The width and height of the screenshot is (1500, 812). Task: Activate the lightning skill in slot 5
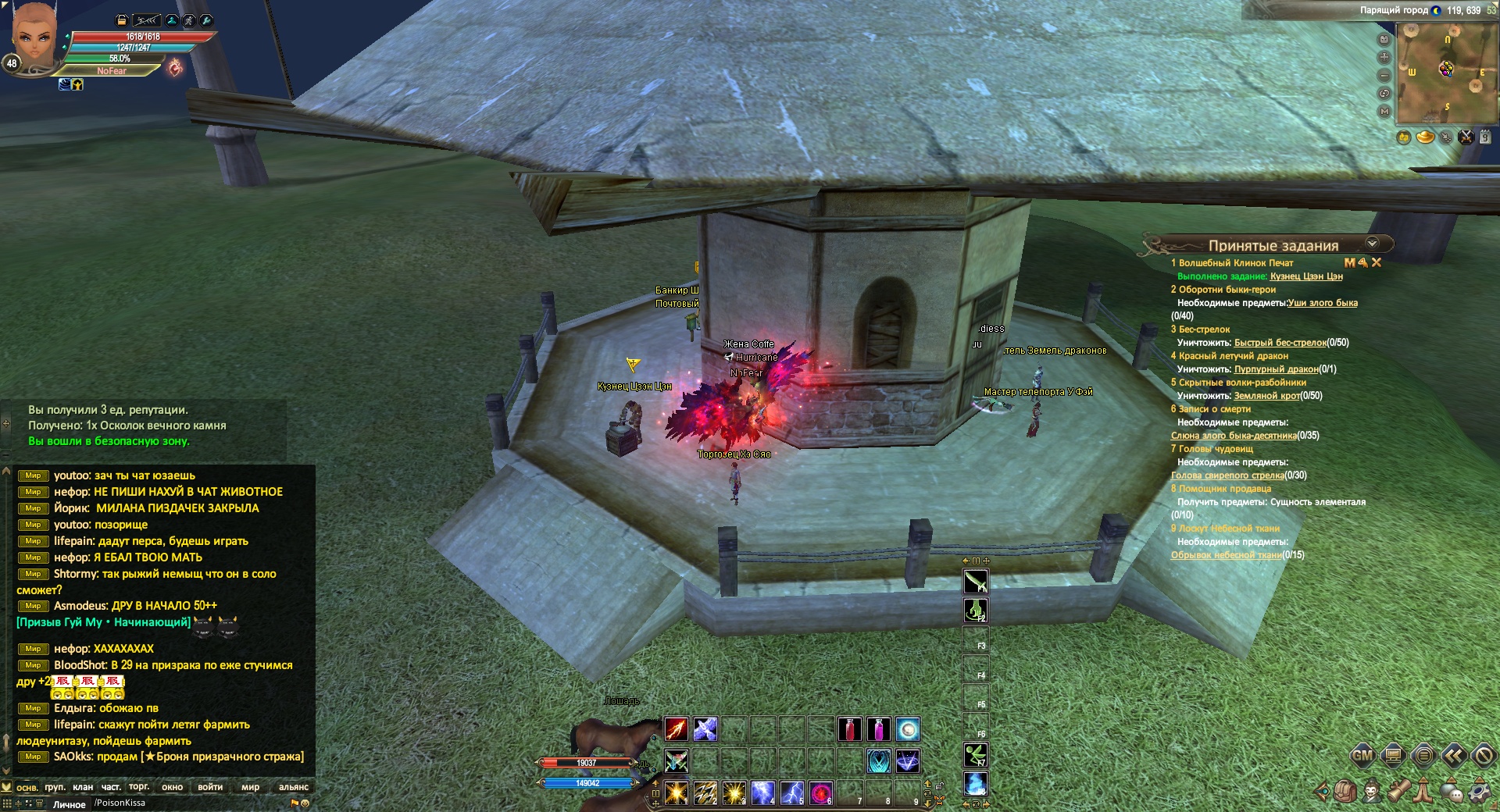coord(791,792)
